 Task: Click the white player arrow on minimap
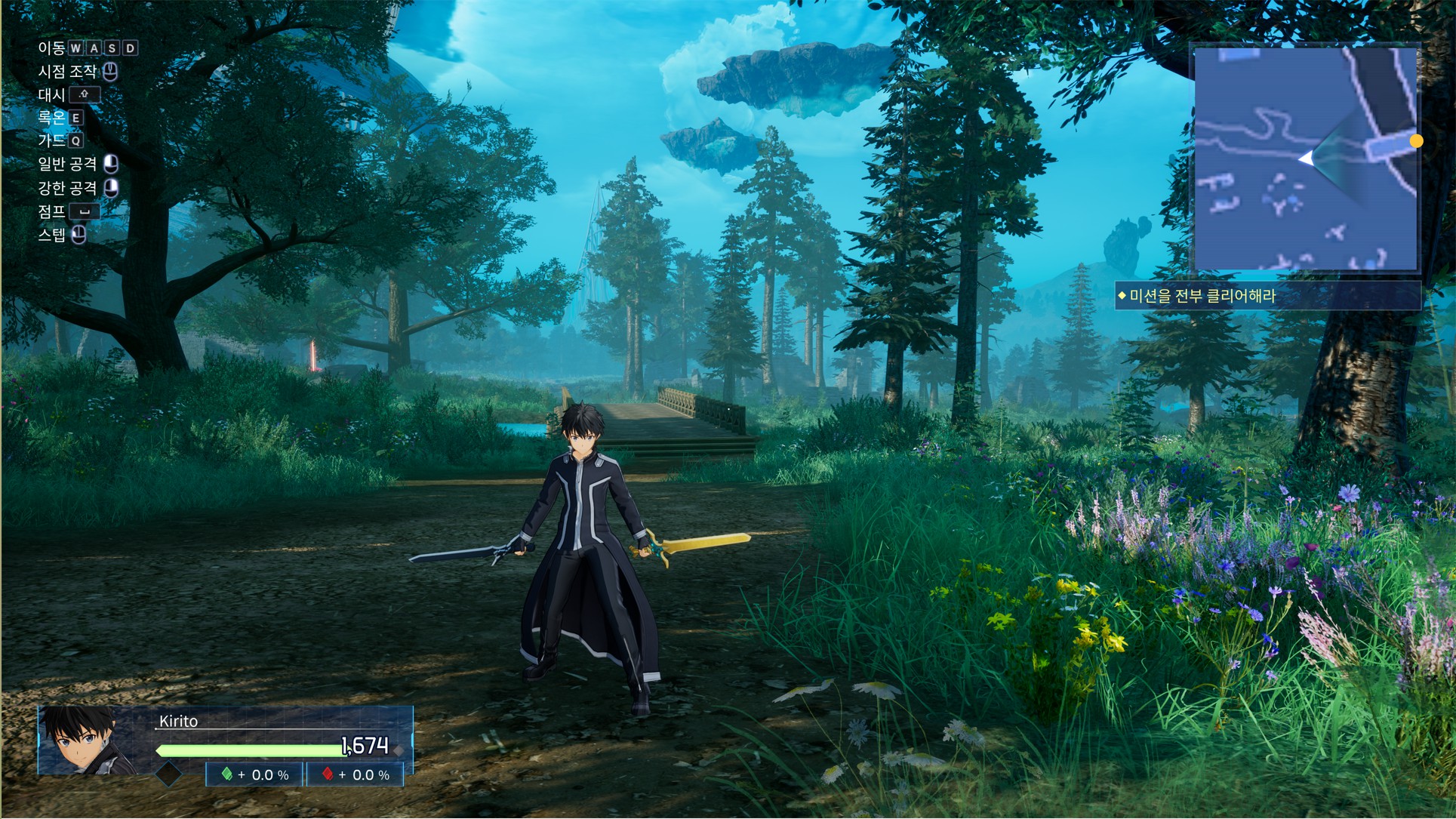[x=1306, y=159]
